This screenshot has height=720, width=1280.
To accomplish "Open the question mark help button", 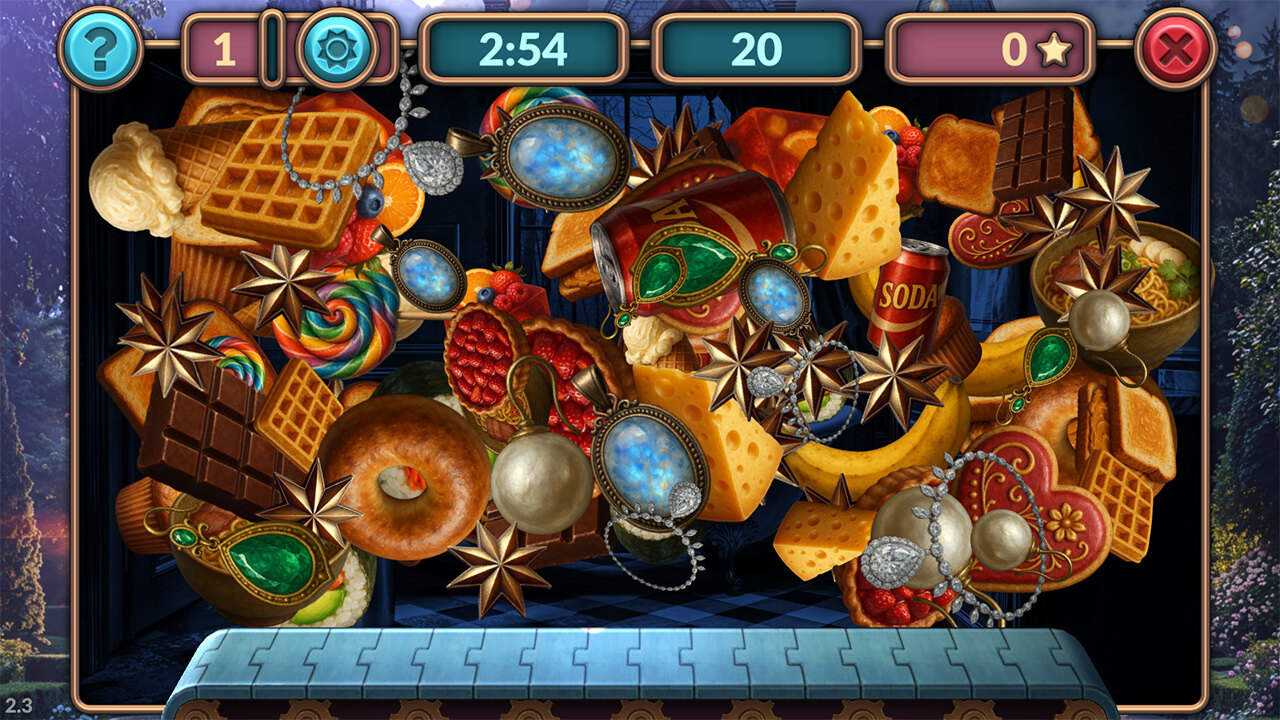I will point(100,48).
